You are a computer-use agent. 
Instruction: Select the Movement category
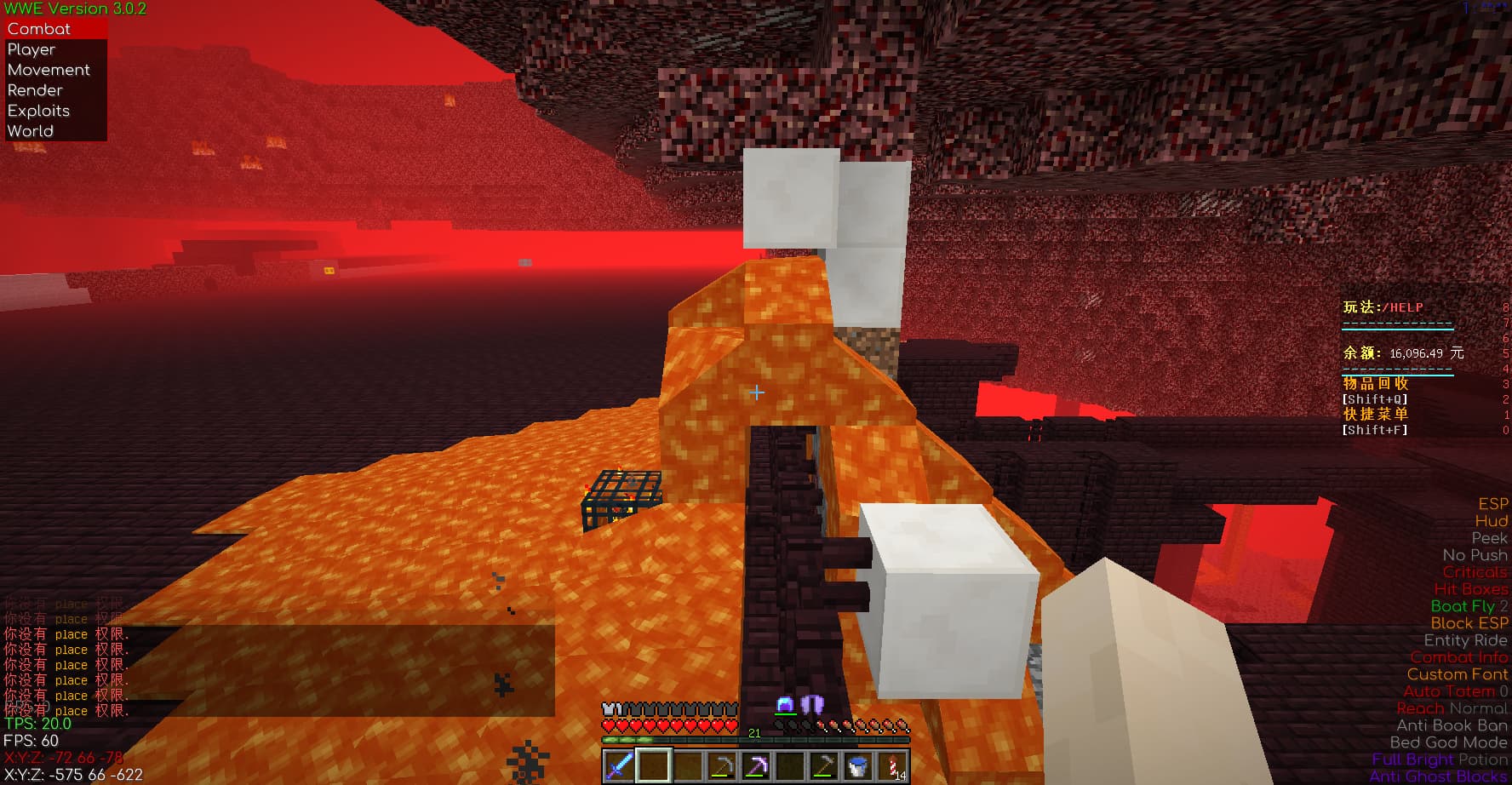point(49,70)
